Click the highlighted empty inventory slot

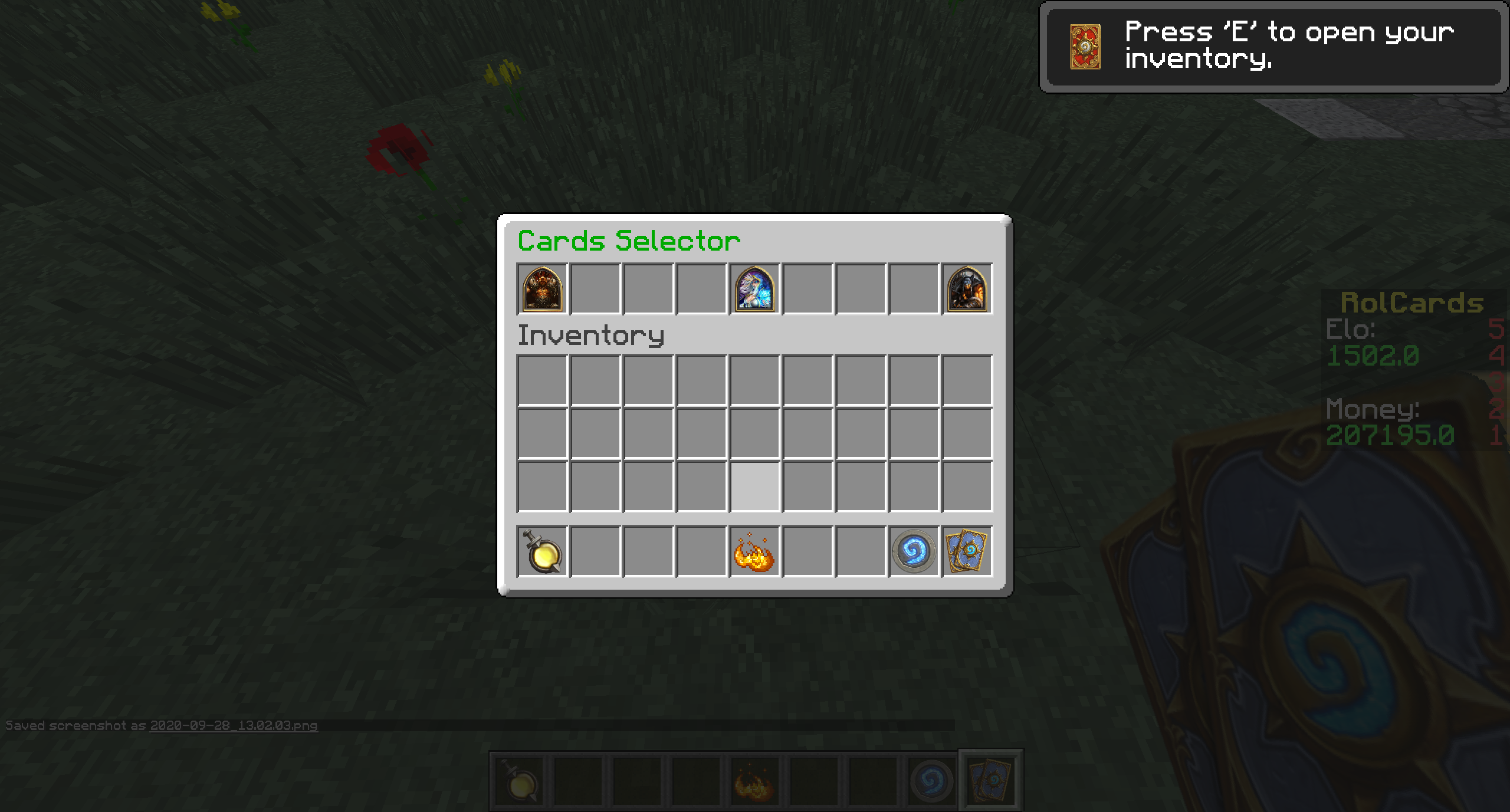pyautogui.click(x=754, y=486)
